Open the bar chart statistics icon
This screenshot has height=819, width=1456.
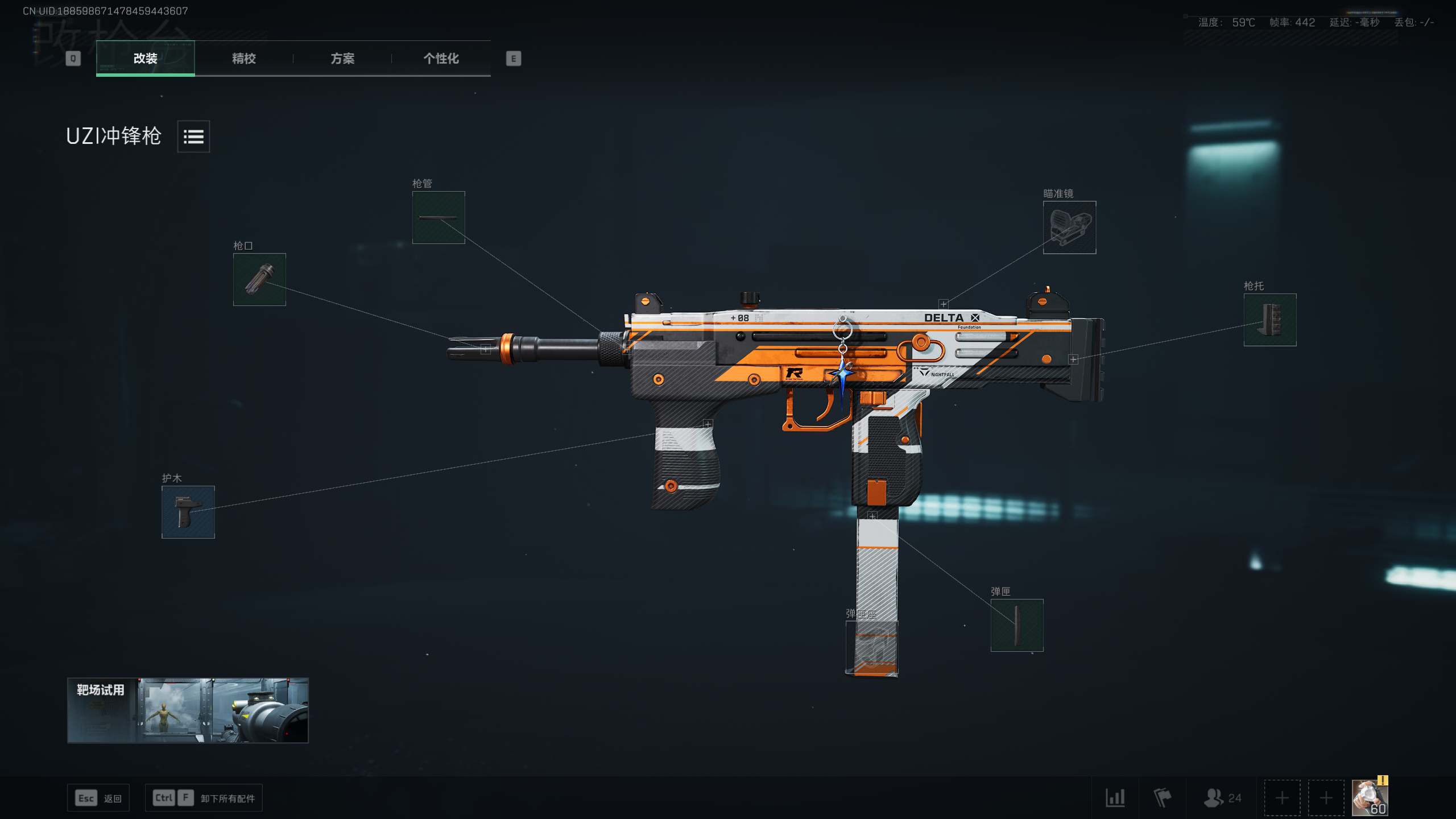[1115, 797]
